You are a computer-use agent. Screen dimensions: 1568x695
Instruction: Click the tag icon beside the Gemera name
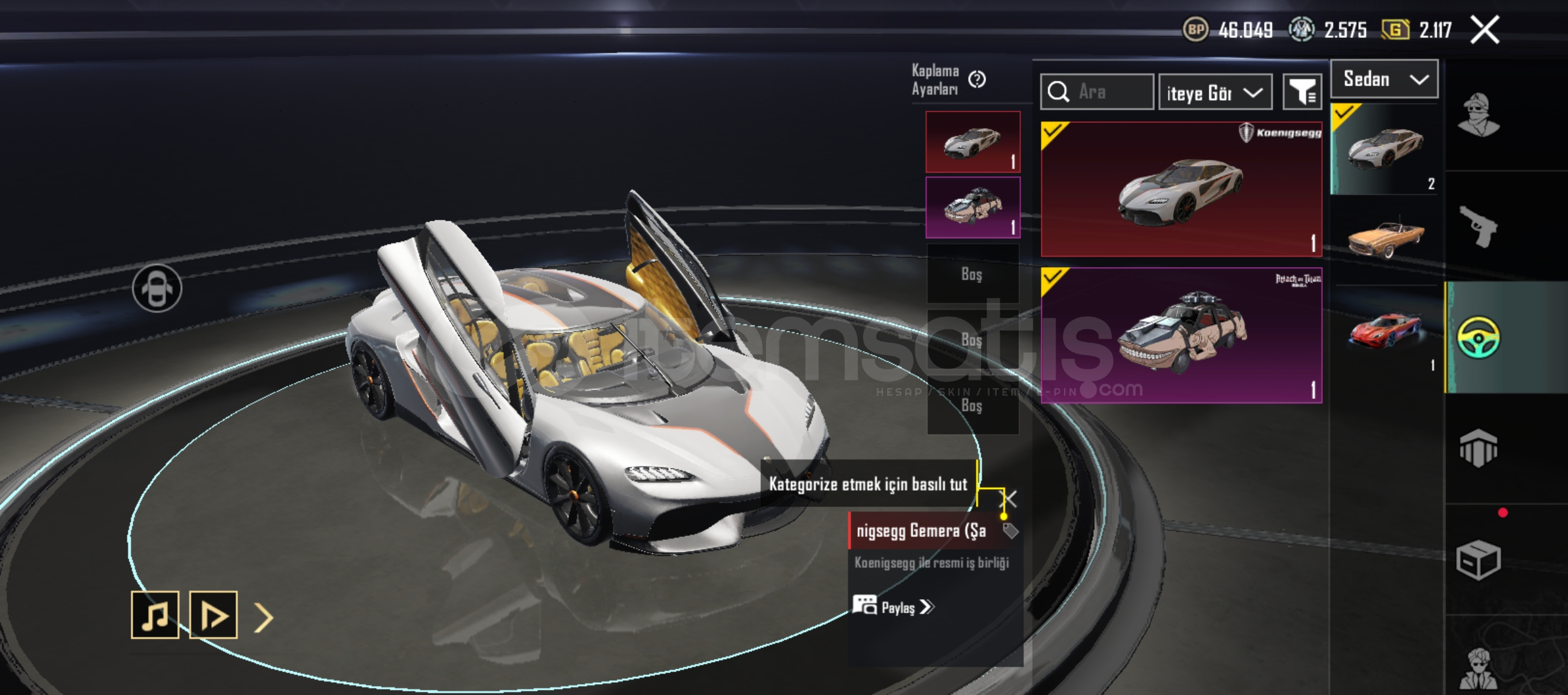click(x=1010, y=531)
